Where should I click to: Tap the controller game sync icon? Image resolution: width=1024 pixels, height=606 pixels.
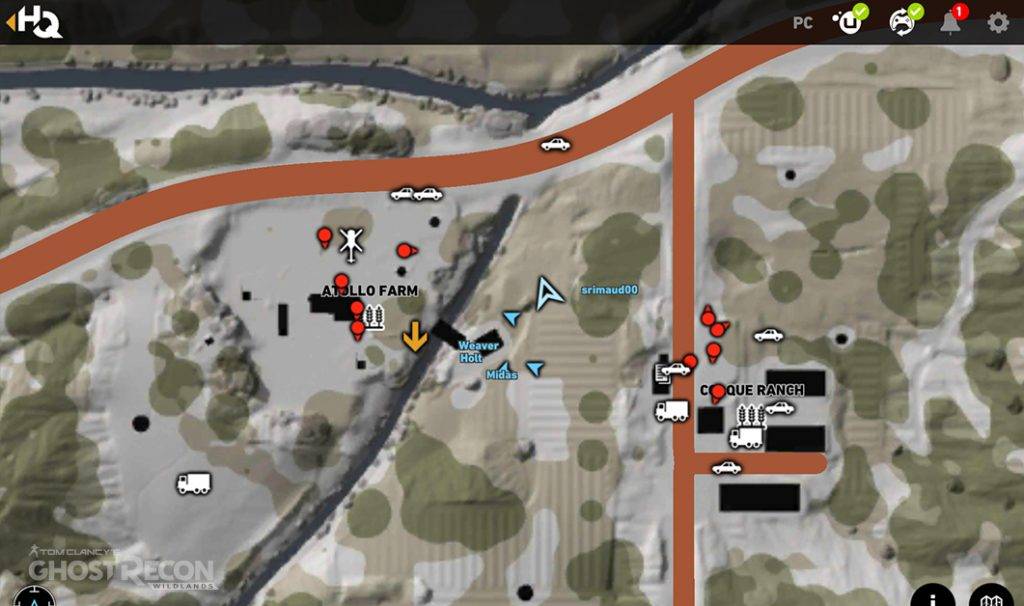pyautogui.click(x=903, y=22)
